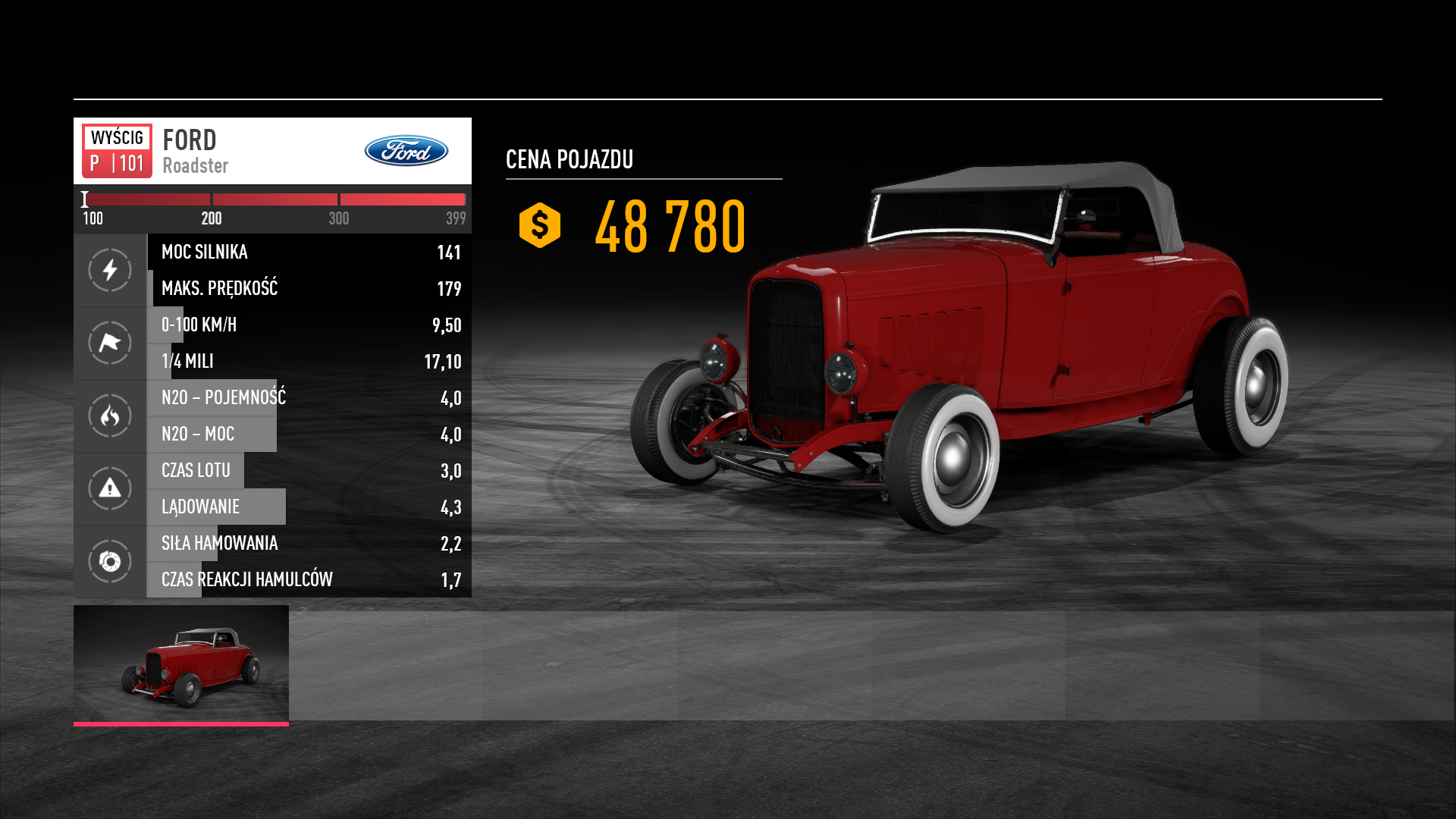This screenshot has width=1456, height=819.
Task: Click the blue Ford logo badge
Action: (x=406, y=151)
